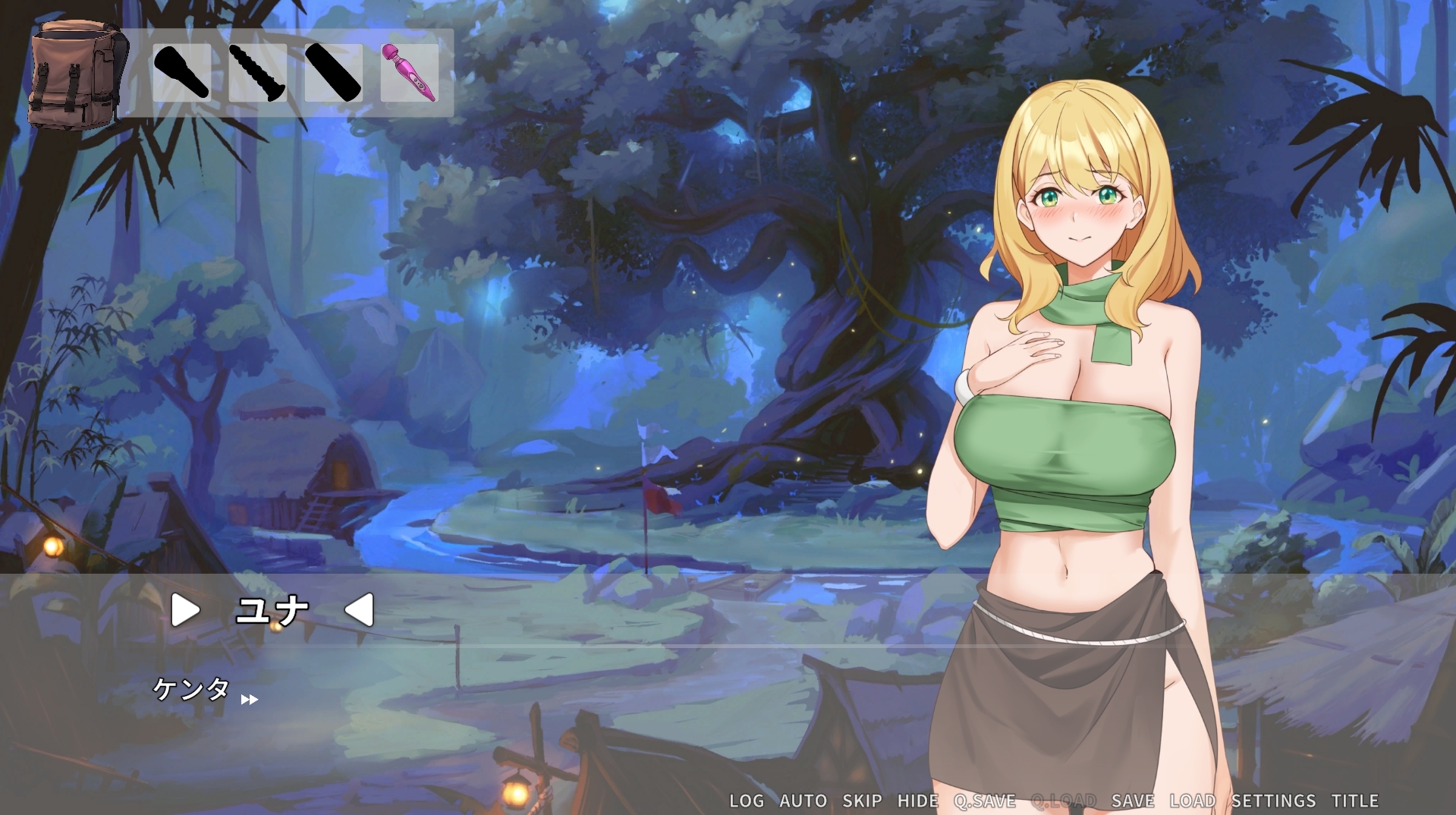Click the double-arrow advance icon after ケンタ
This screenshot has height=815, width=1456.
click(x=249, y=700)
